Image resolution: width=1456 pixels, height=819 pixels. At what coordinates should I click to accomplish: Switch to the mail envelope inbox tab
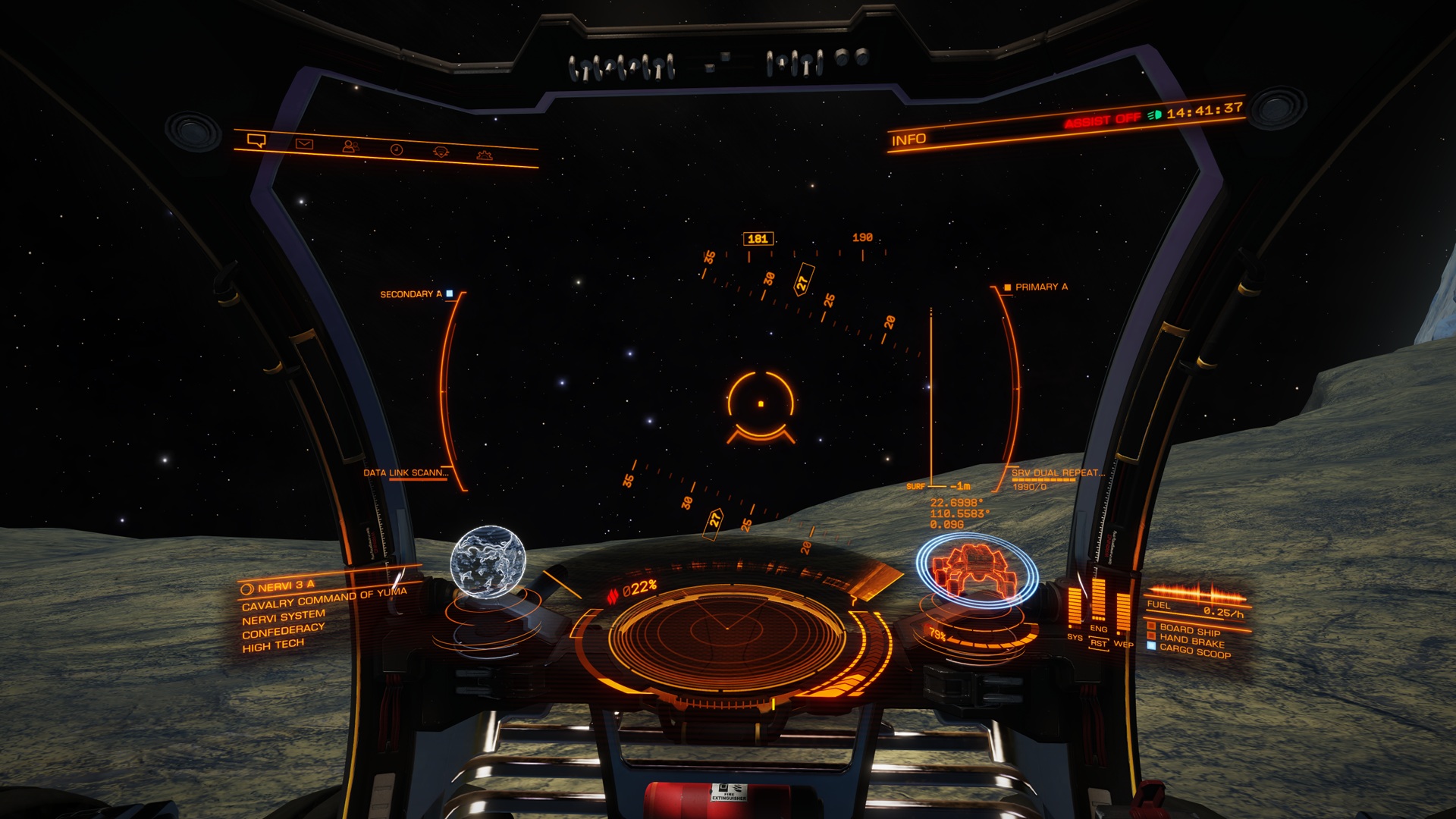(x=304, y=144)
